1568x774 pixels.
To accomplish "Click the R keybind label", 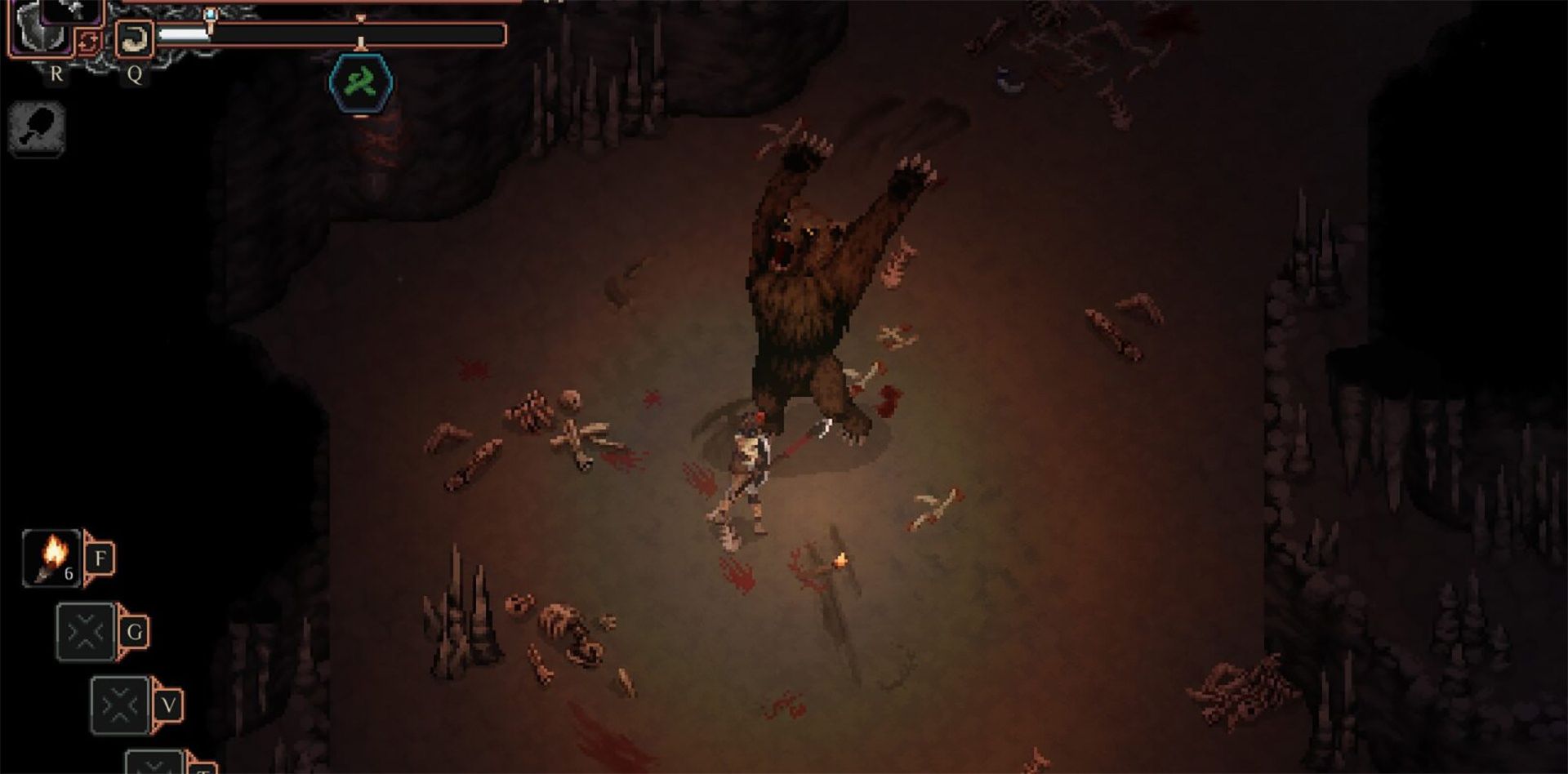I will [x=57, y=74].
